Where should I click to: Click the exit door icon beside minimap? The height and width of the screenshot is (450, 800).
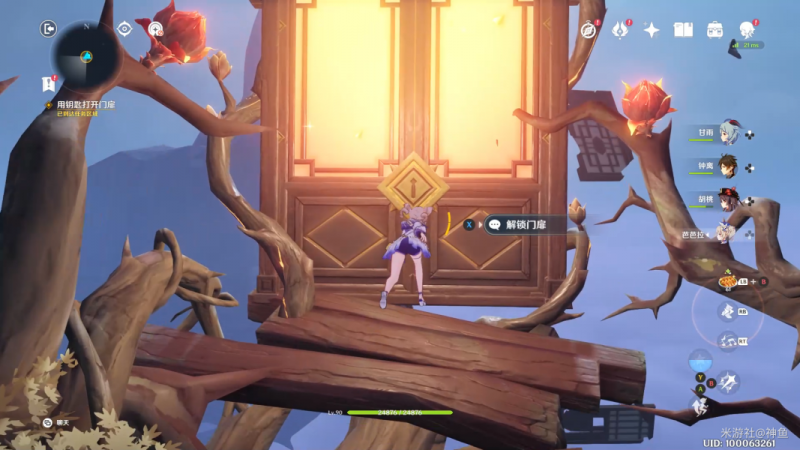click(48, 29)
